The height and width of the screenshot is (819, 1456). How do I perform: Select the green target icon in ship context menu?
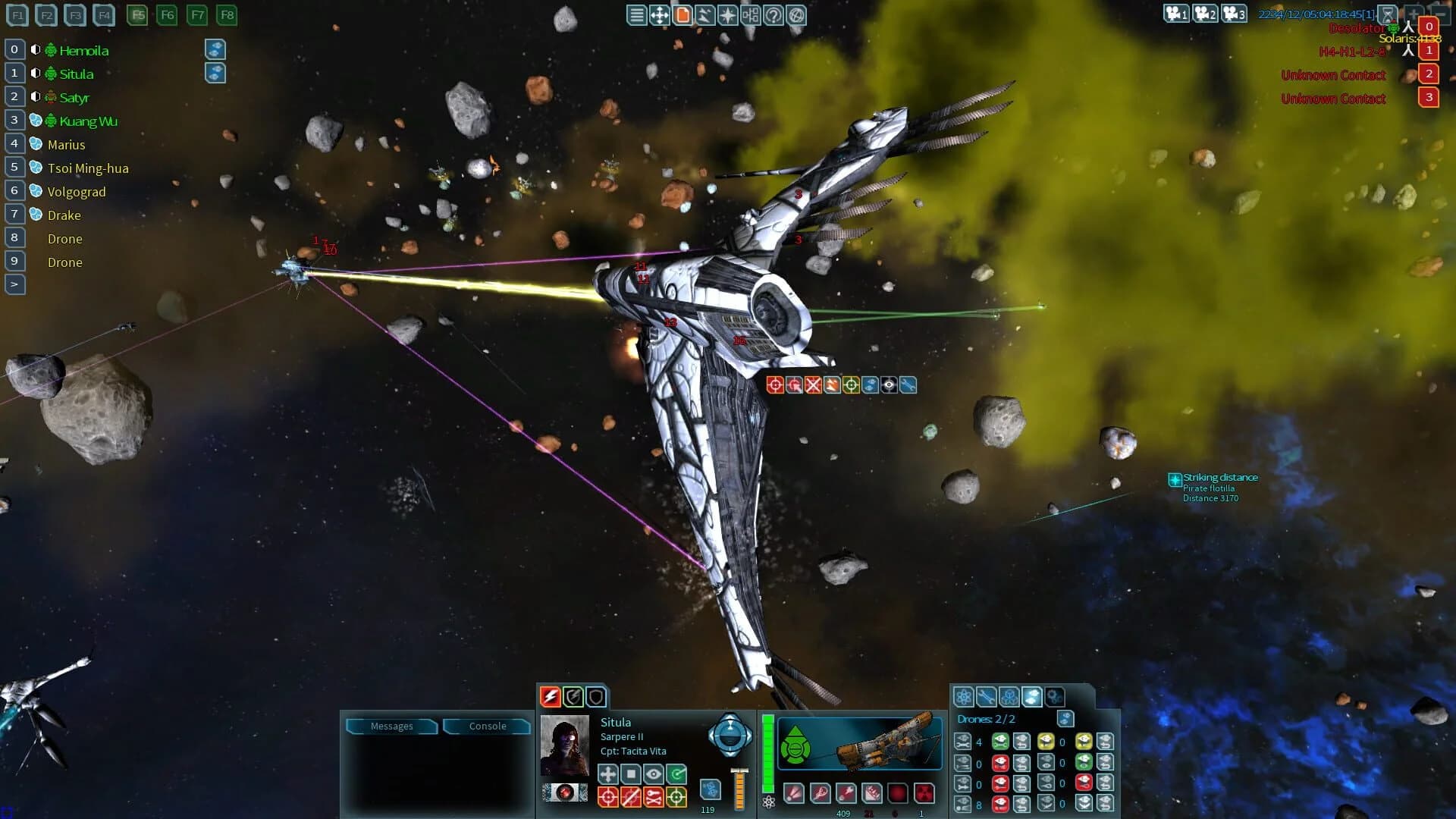pyautogui.click(x=851, y=384)
